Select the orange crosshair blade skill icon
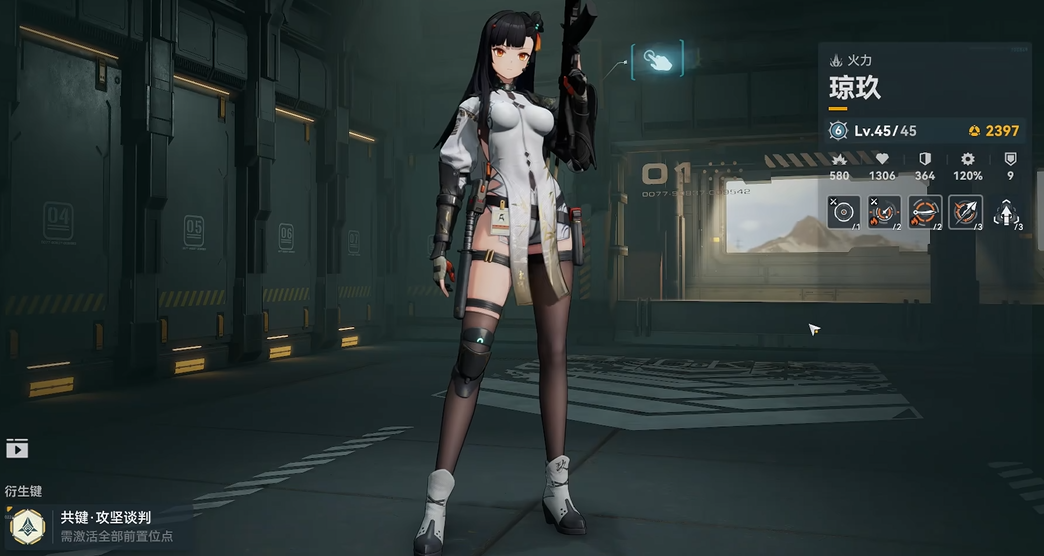 coord(924,212)
